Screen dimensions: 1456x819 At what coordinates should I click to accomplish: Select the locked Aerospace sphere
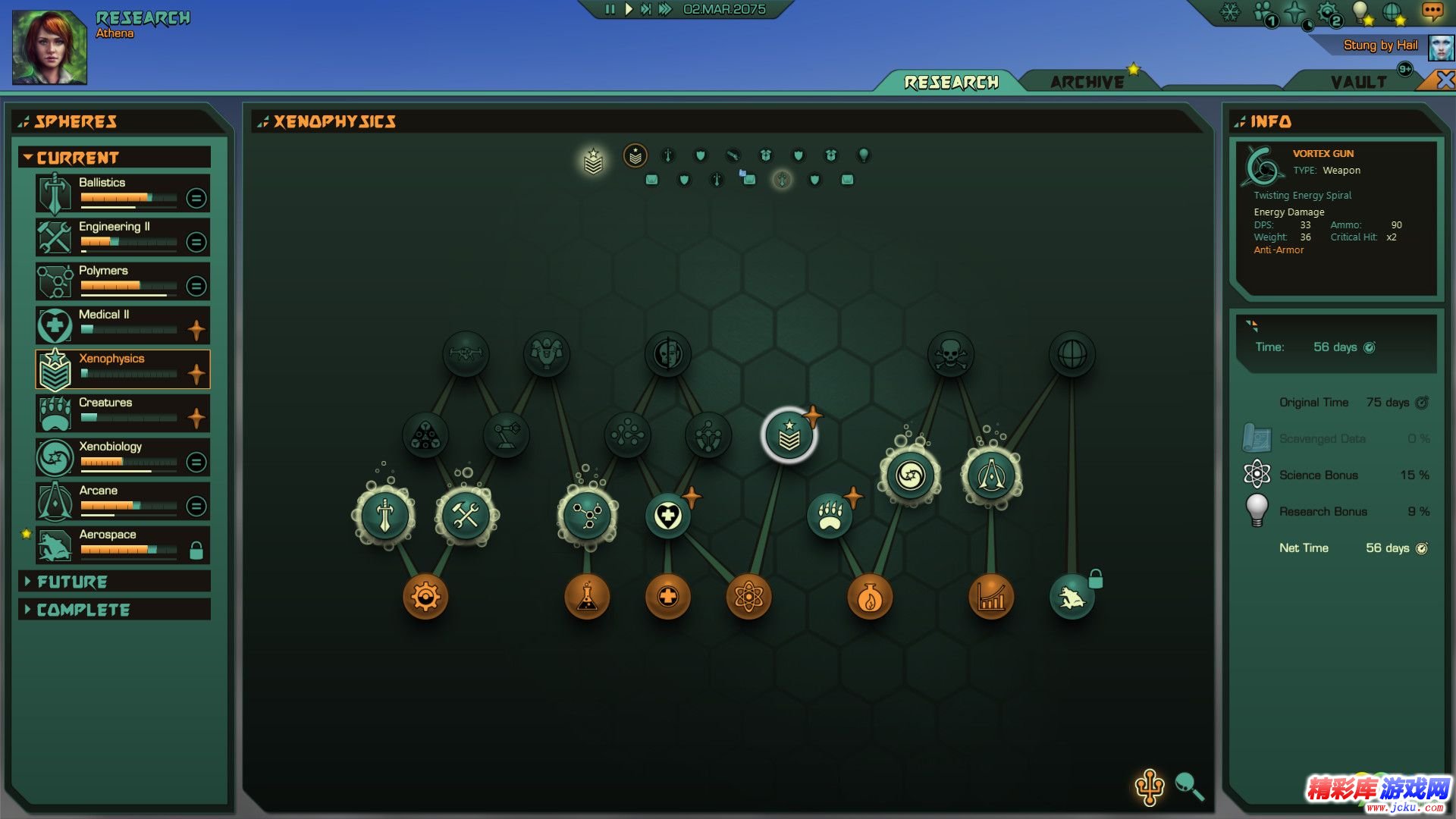[122, 545]
